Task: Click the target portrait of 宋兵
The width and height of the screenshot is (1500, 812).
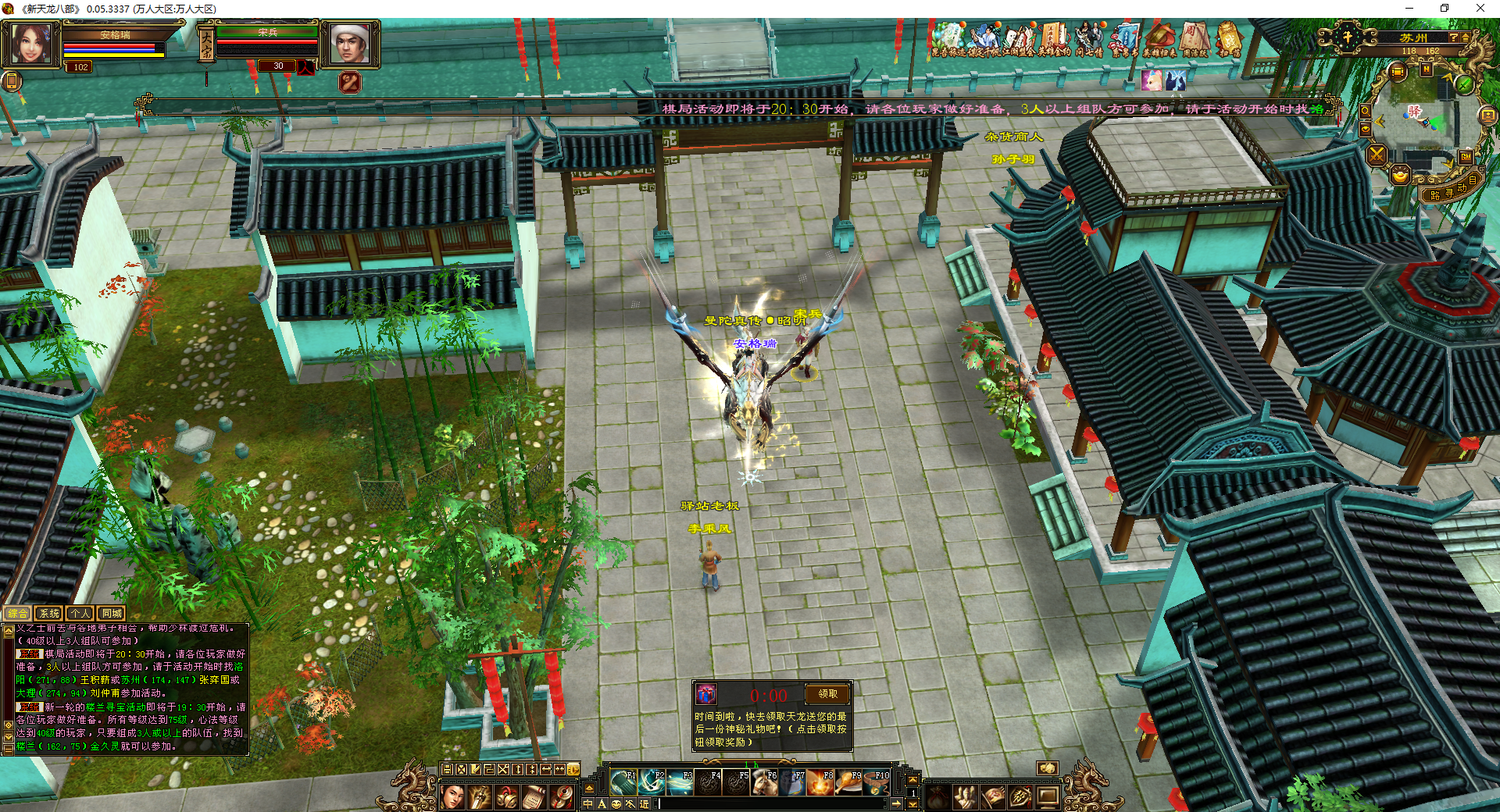Action: (350, 44)
